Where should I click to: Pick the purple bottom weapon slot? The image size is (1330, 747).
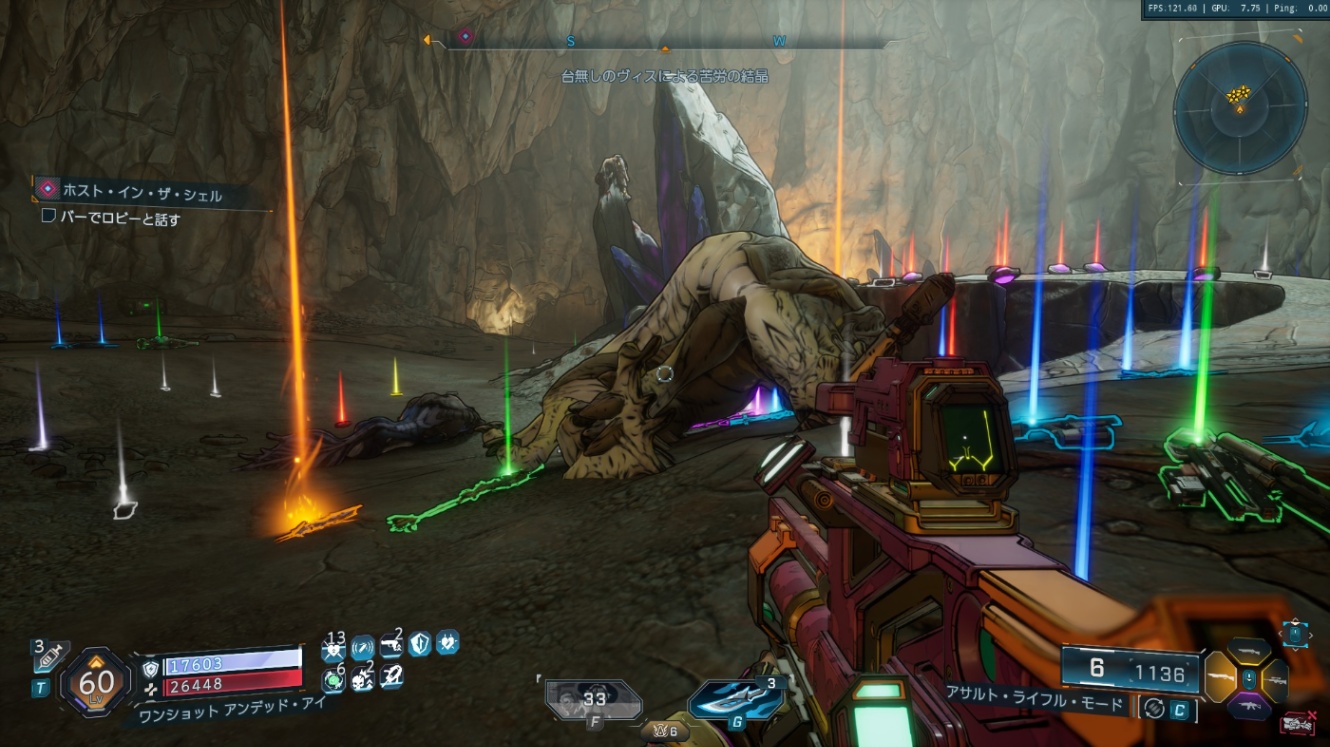coord(1249,707)
